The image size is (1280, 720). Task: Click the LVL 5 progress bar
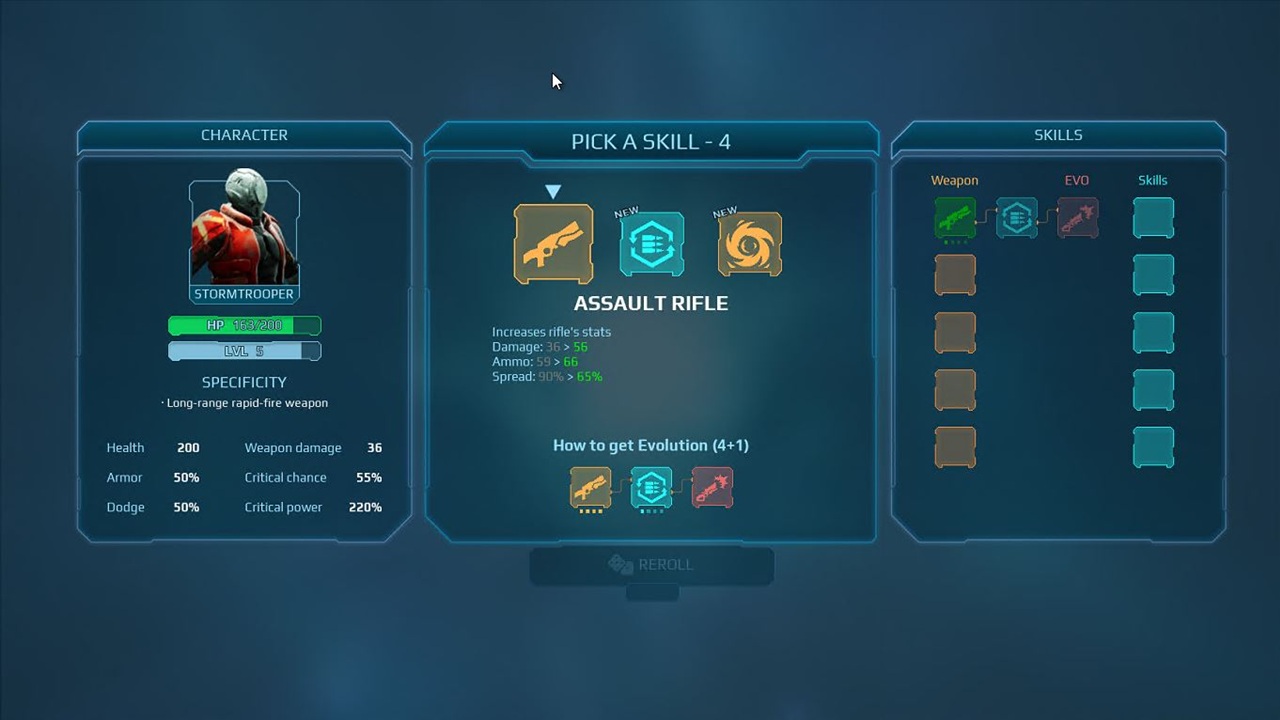244,350
